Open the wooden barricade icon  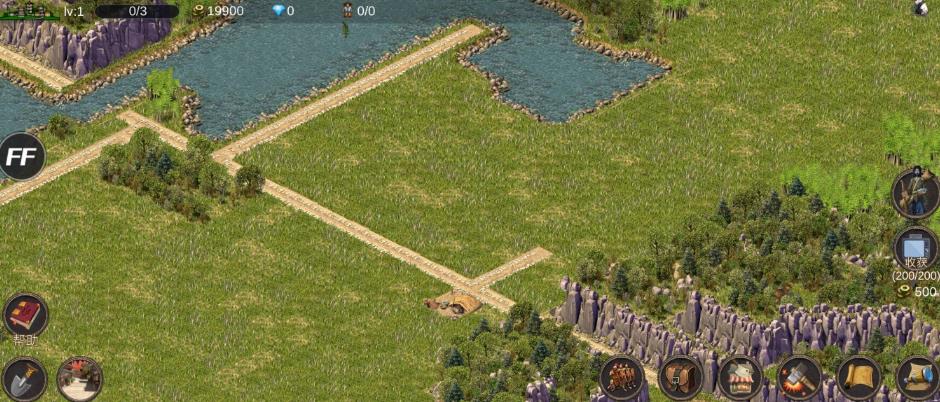pos(621,378)
